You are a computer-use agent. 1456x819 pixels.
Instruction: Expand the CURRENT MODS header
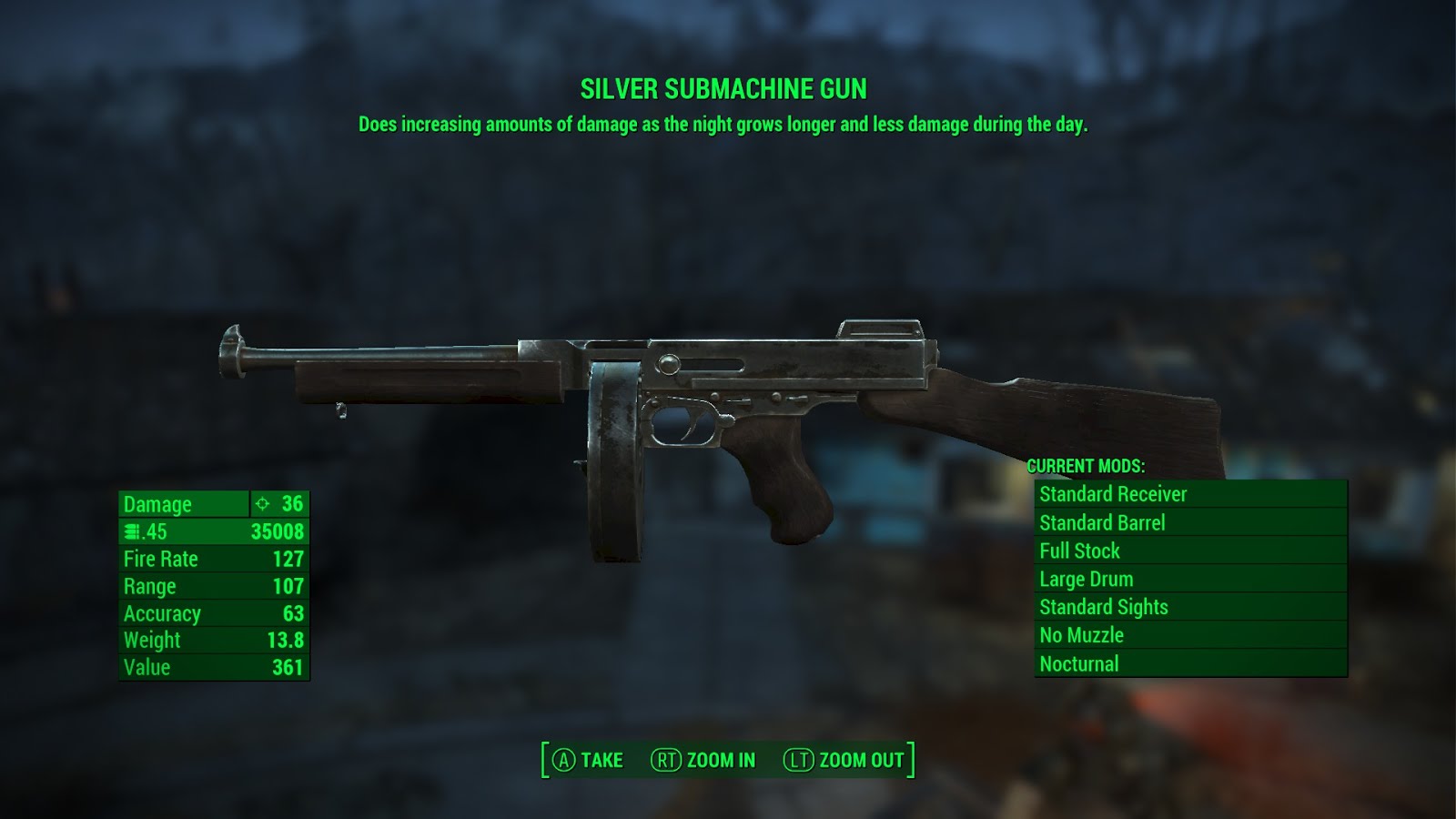[x=1088, y=464]
